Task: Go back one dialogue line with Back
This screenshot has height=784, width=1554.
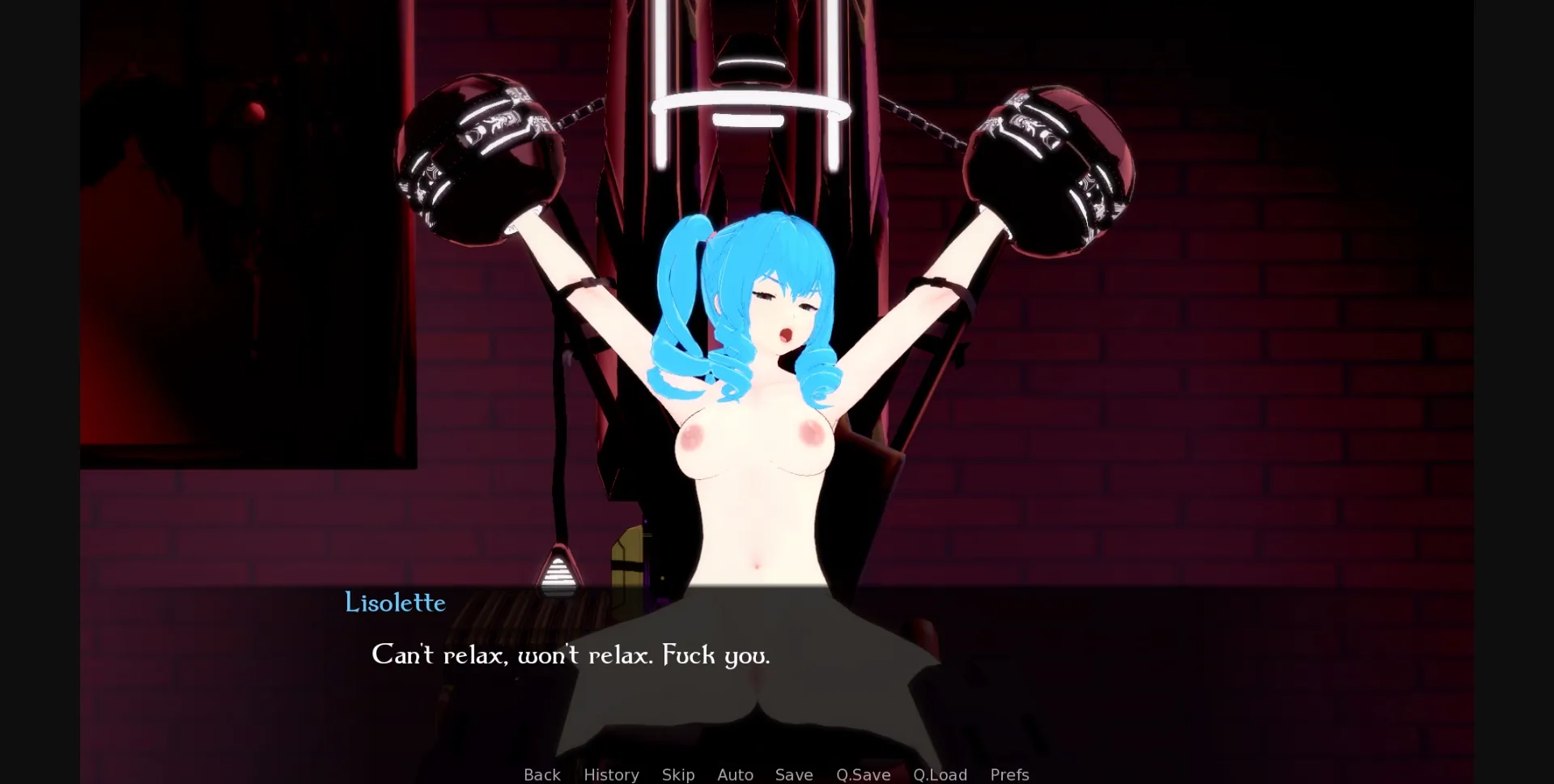Action: 541,774
